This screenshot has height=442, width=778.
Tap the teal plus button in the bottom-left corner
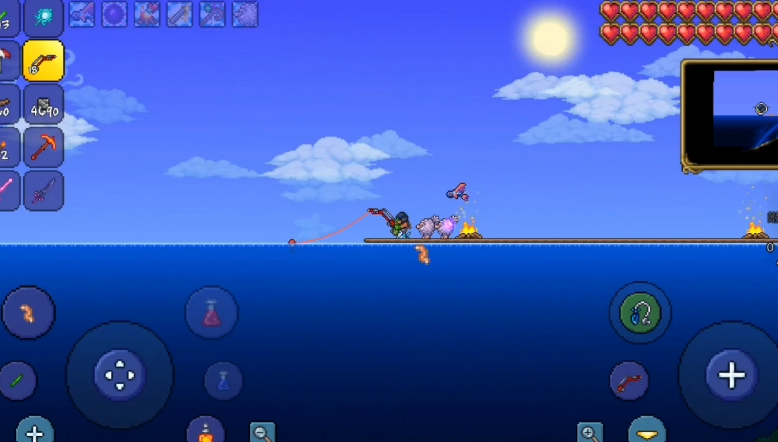point(34,432)
